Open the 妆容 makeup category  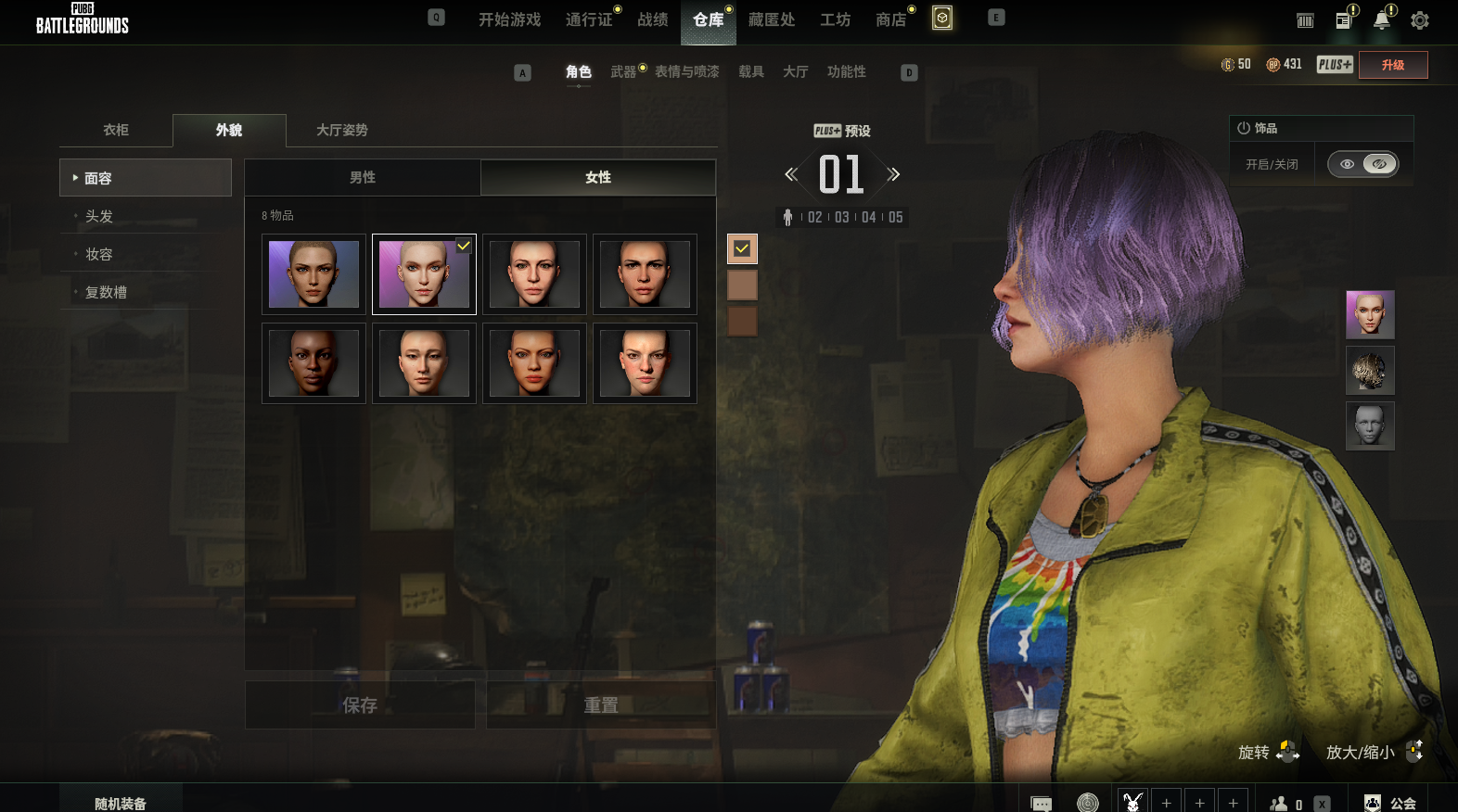click(99, 254)
